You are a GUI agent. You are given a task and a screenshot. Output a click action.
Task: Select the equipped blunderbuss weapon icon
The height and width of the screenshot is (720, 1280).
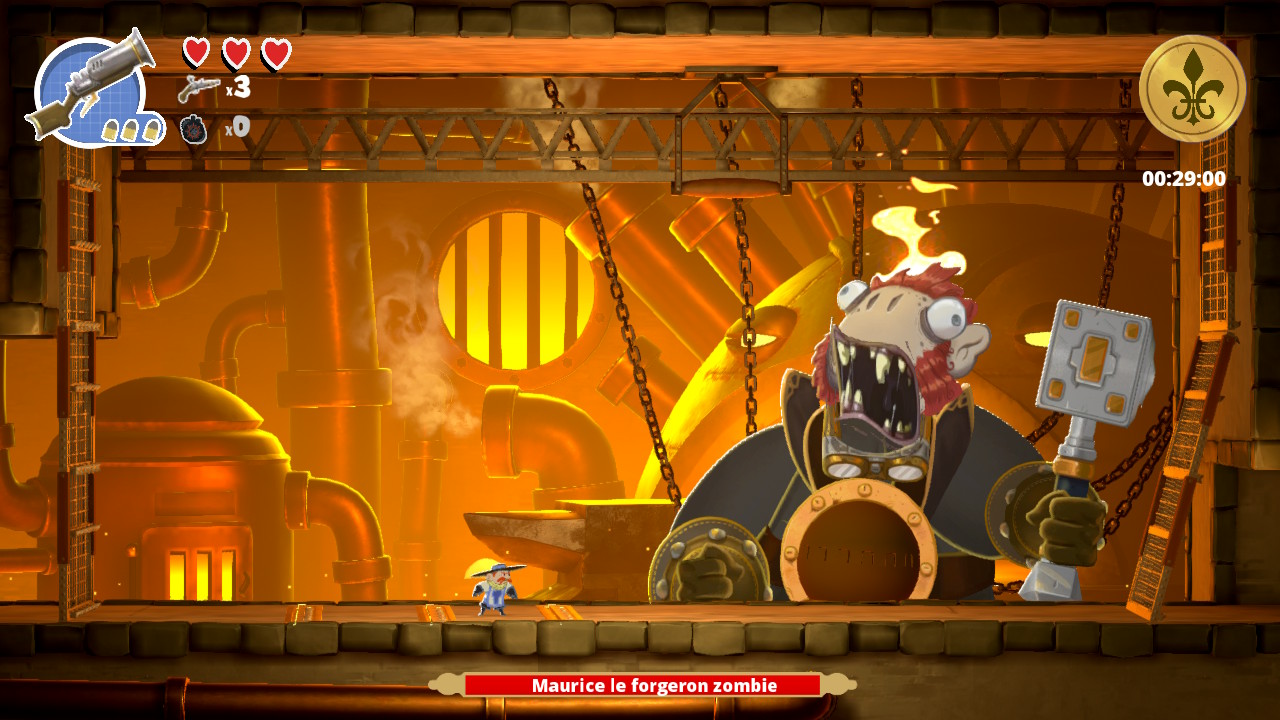(x=93, y=88)
